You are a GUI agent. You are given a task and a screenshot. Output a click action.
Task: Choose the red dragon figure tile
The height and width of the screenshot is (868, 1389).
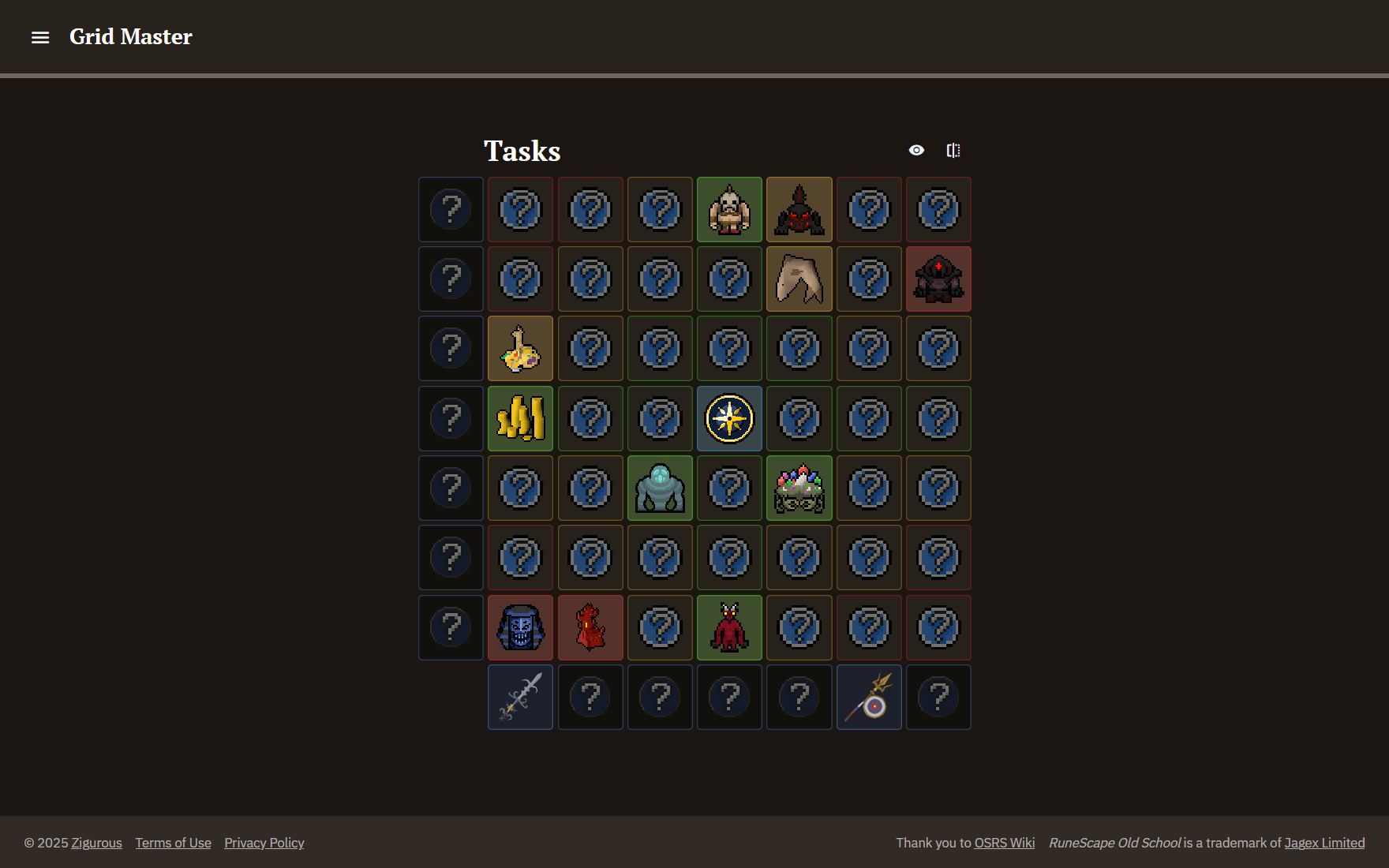click(590, 627)
